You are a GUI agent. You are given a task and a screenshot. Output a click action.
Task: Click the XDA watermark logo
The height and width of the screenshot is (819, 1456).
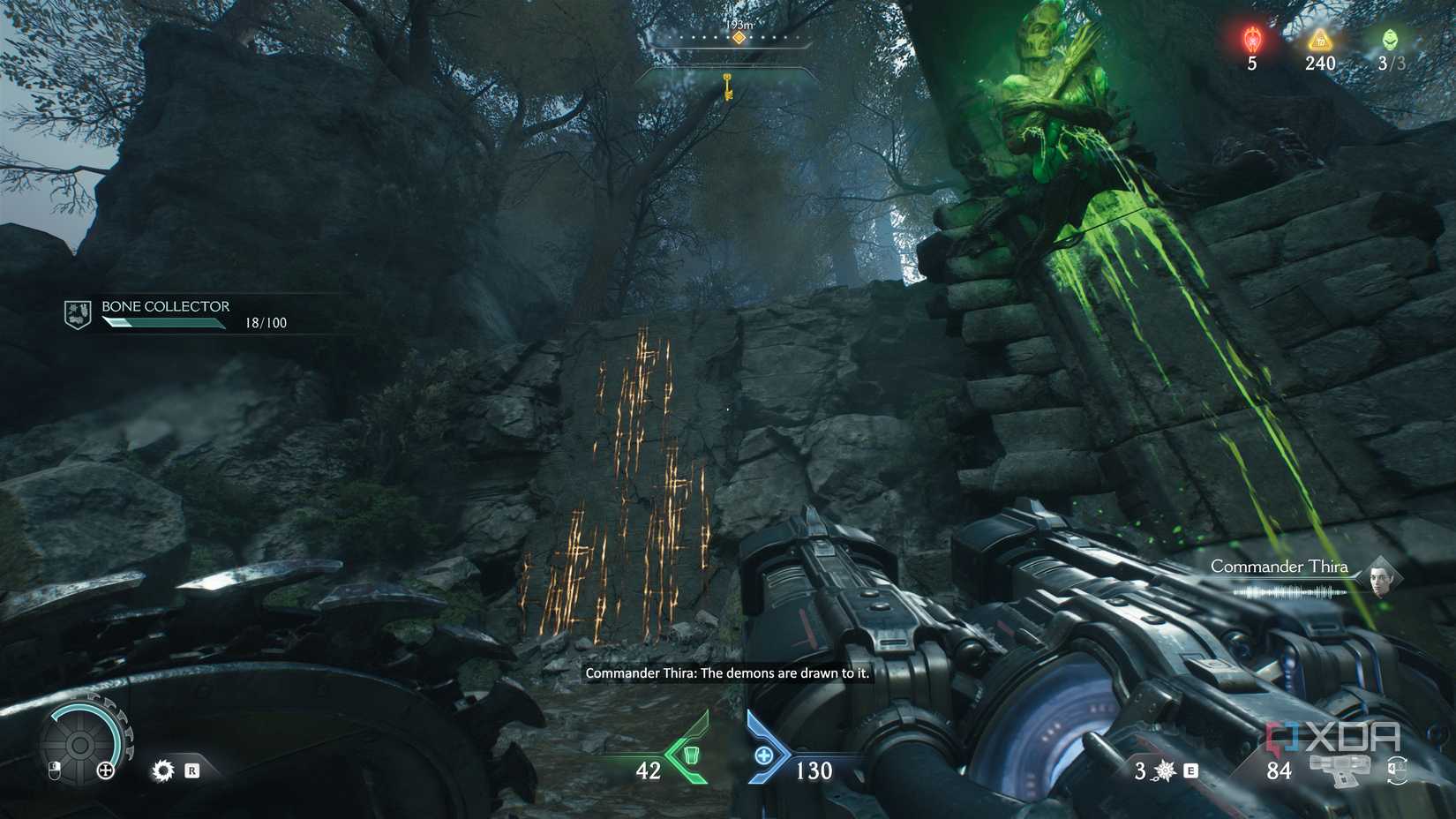1332,738
